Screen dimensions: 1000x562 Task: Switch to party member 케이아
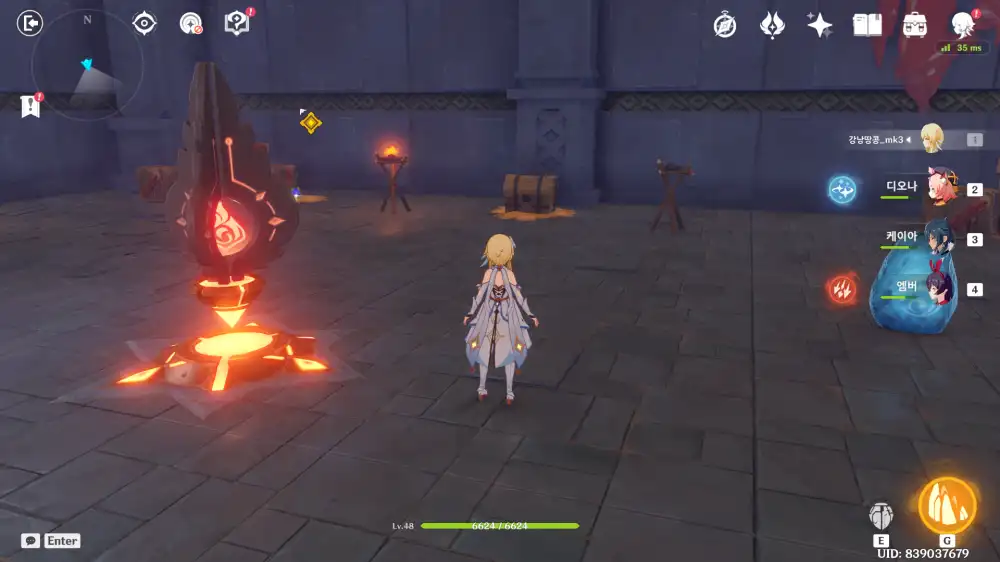point(940,238)
